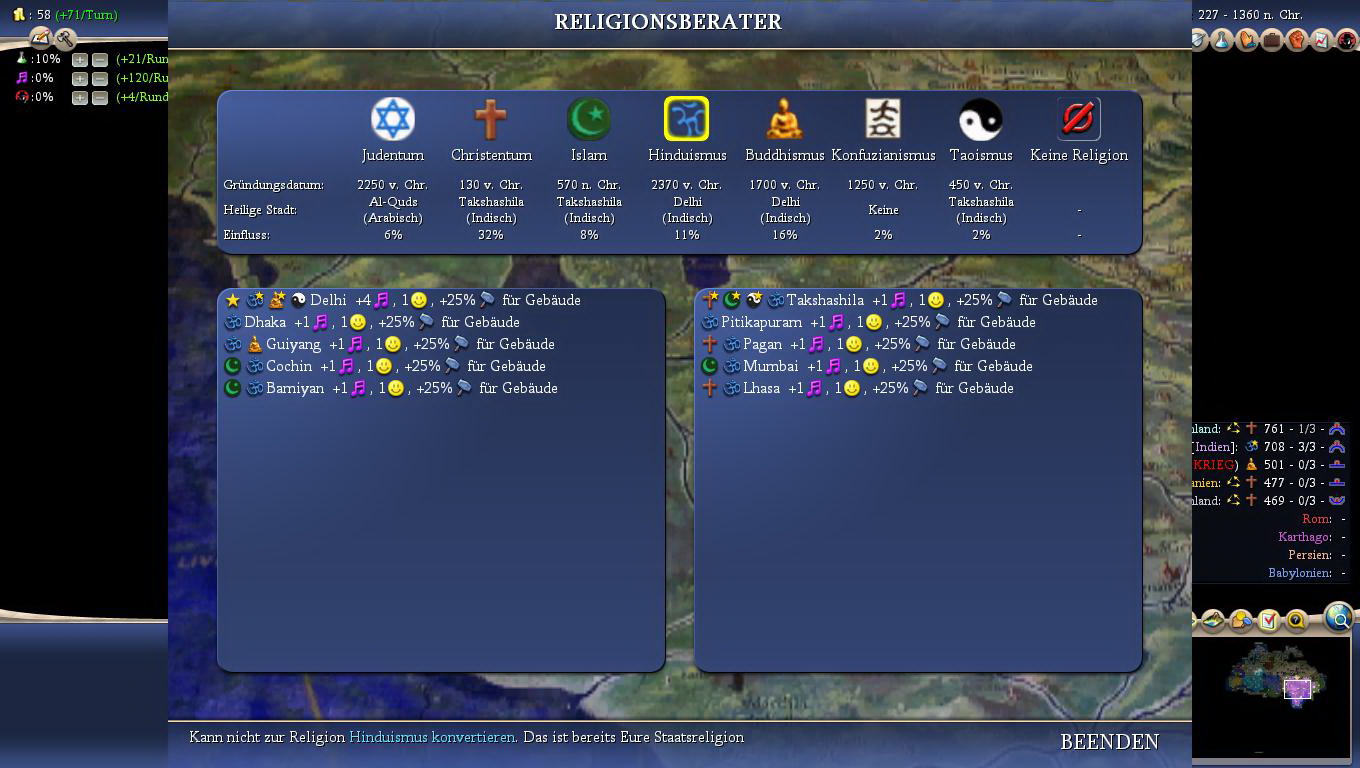Click the Guiyang city row
The image size is (1360, 768).
click(x=293, y=344)
